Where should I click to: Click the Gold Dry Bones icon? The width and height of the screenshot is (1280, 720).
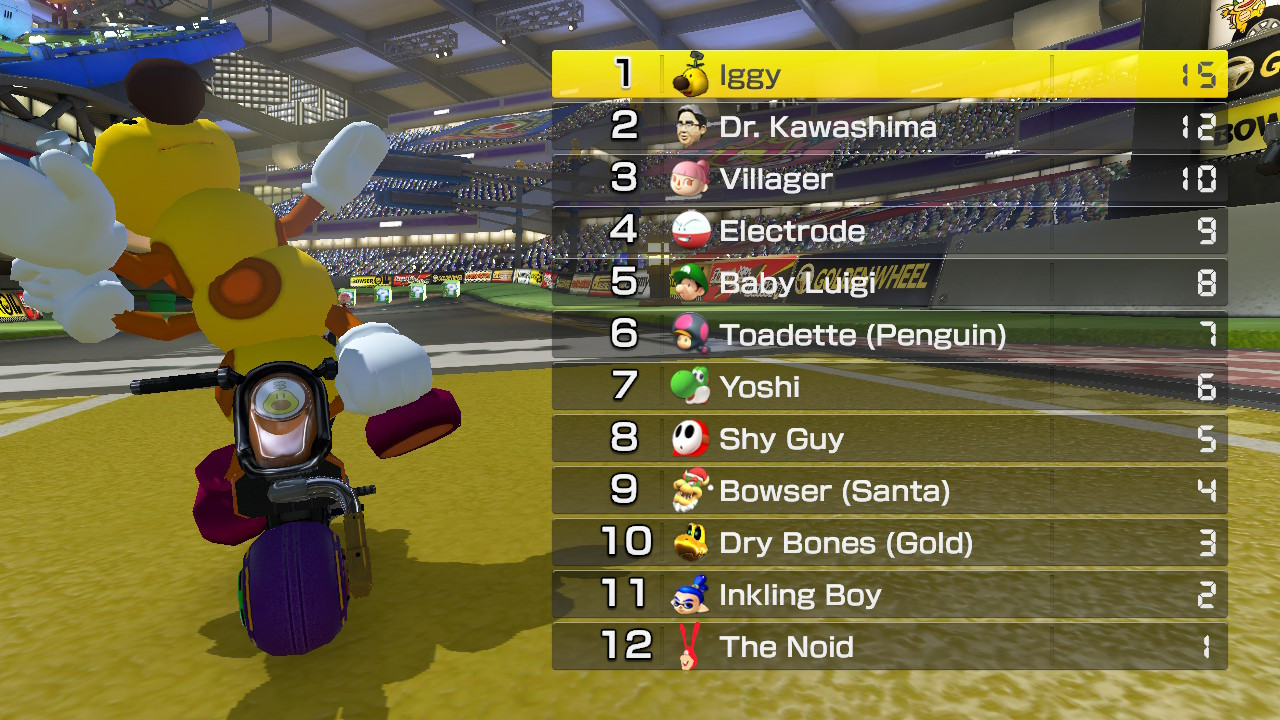[x=691, y=542]
